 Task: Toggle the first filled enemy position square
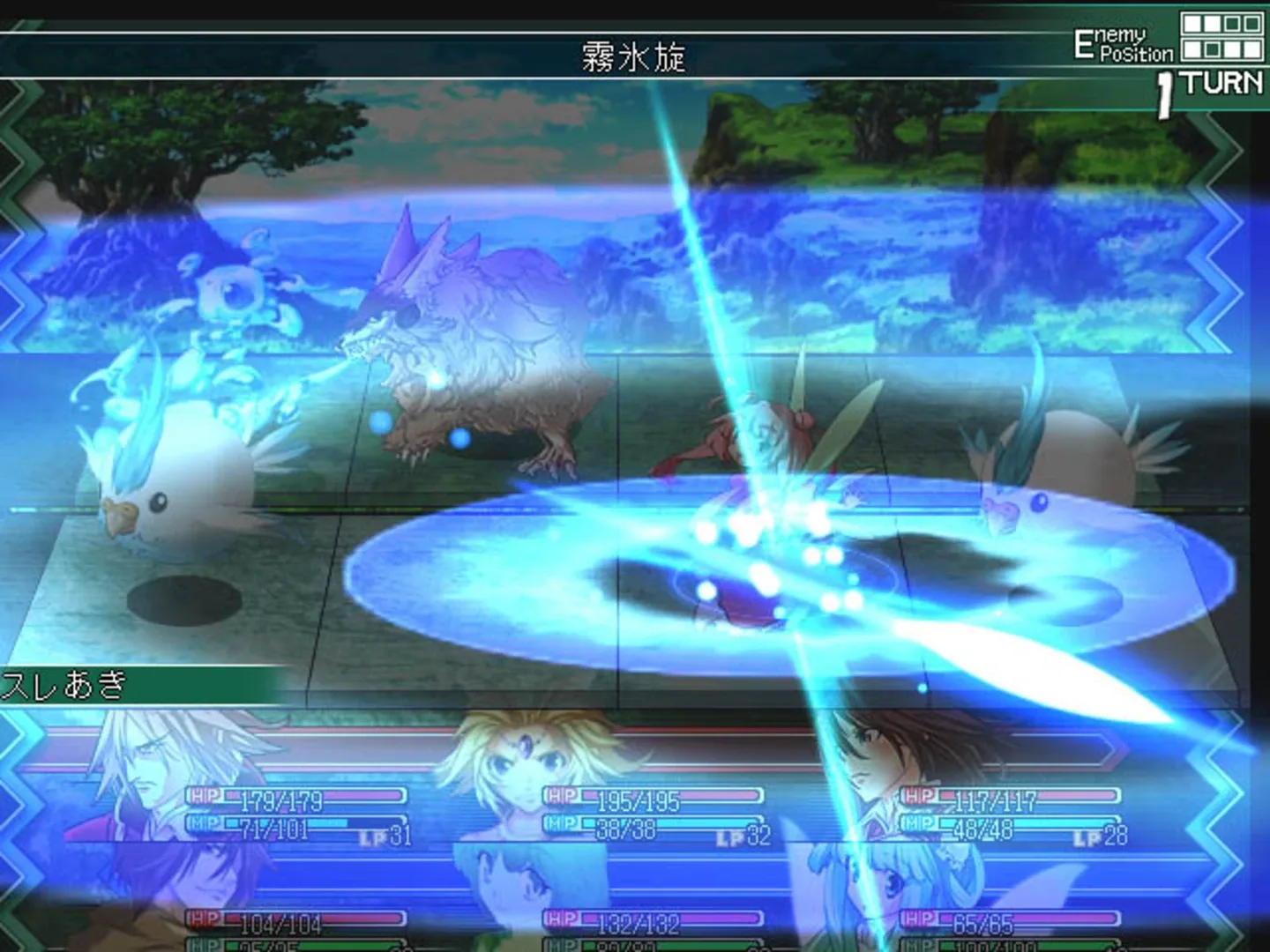pos(1192,22)
